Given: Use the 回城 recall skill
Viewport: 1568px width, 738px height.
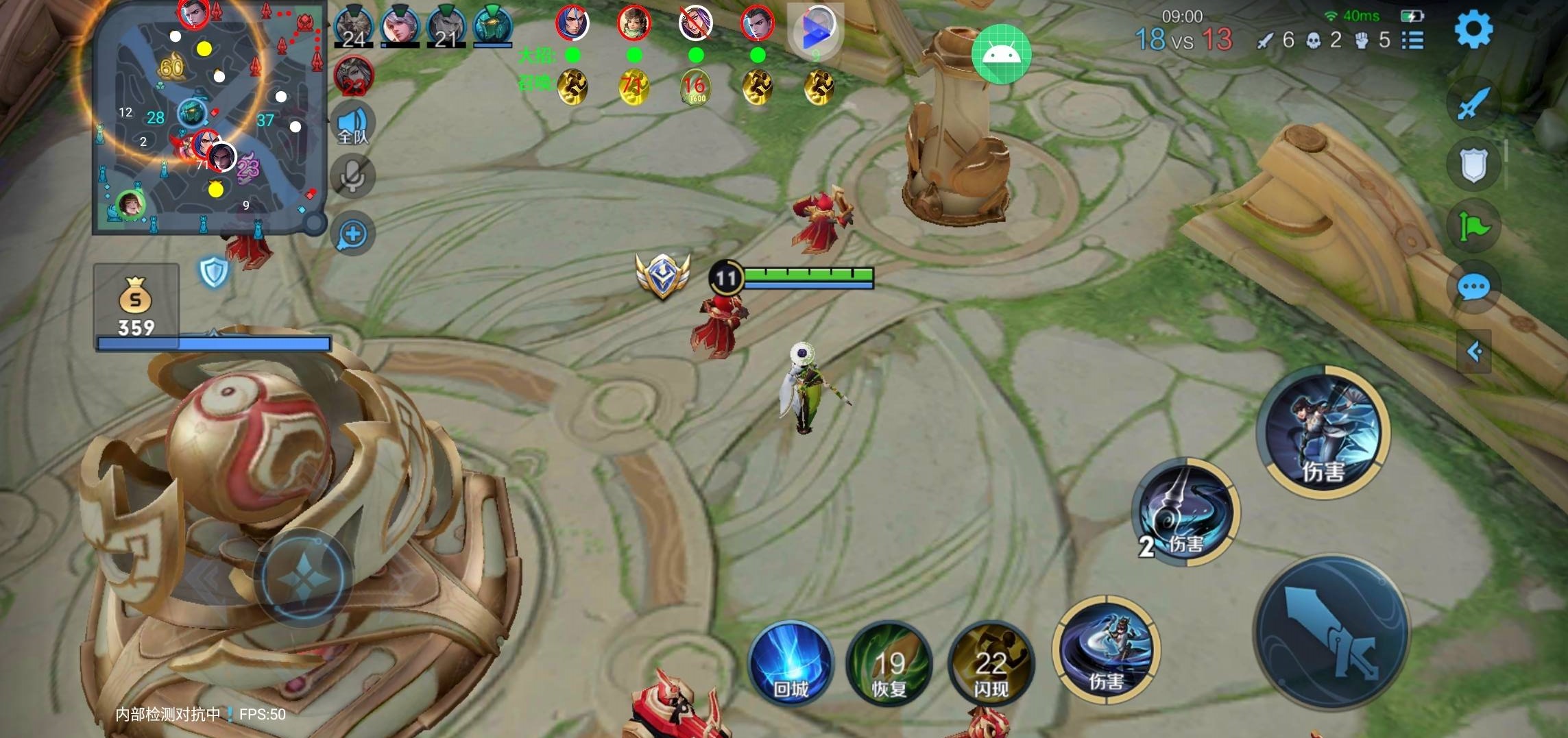Looking at the screenshot, I should point(791,663).
